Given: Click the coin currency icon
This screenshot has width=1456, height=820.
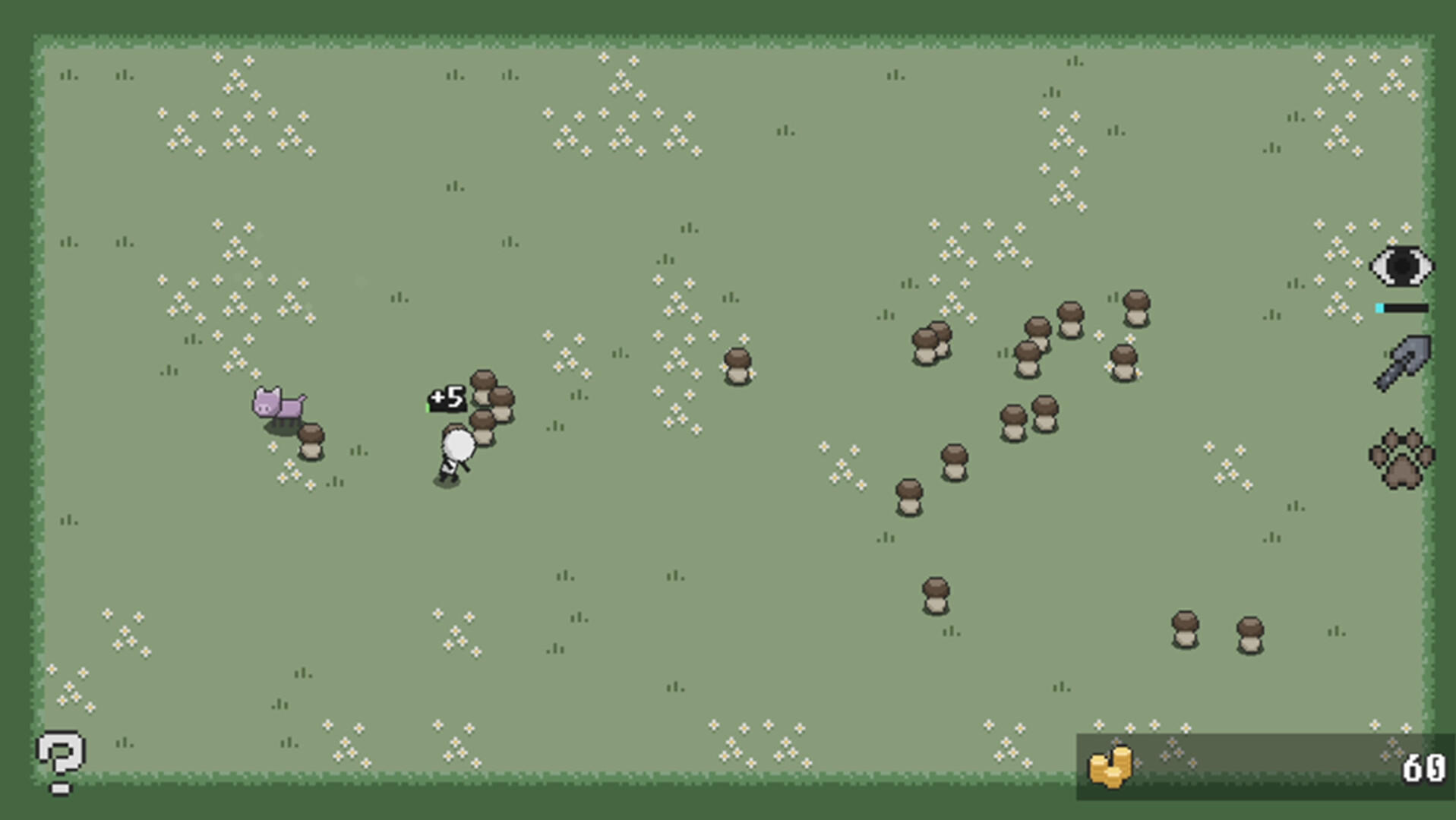Looking at the screenshot, I should pyautogui.click(x=1112, y=765).
